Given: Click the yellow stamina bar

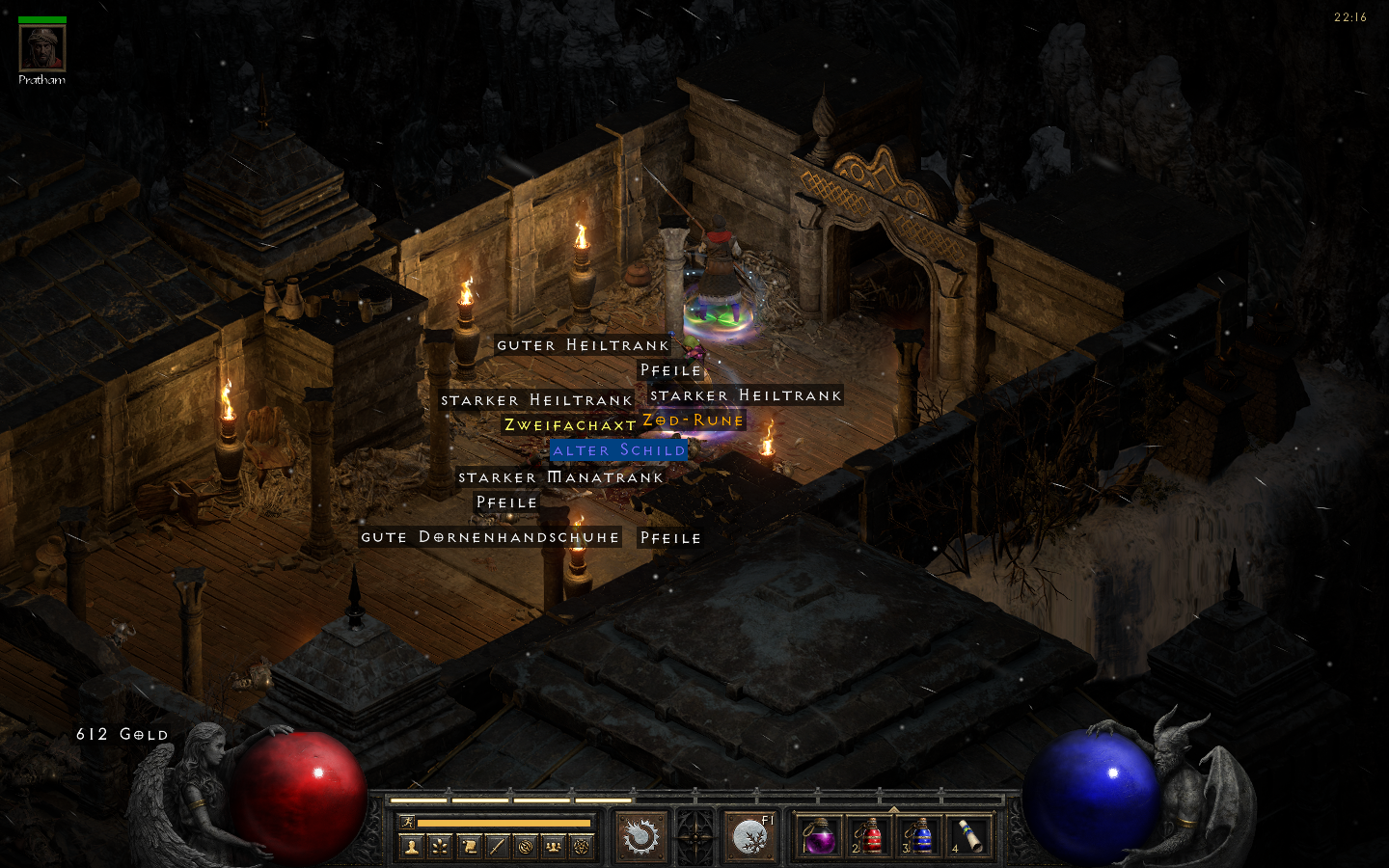Looking at the screenshot, I should coord(503,823).
